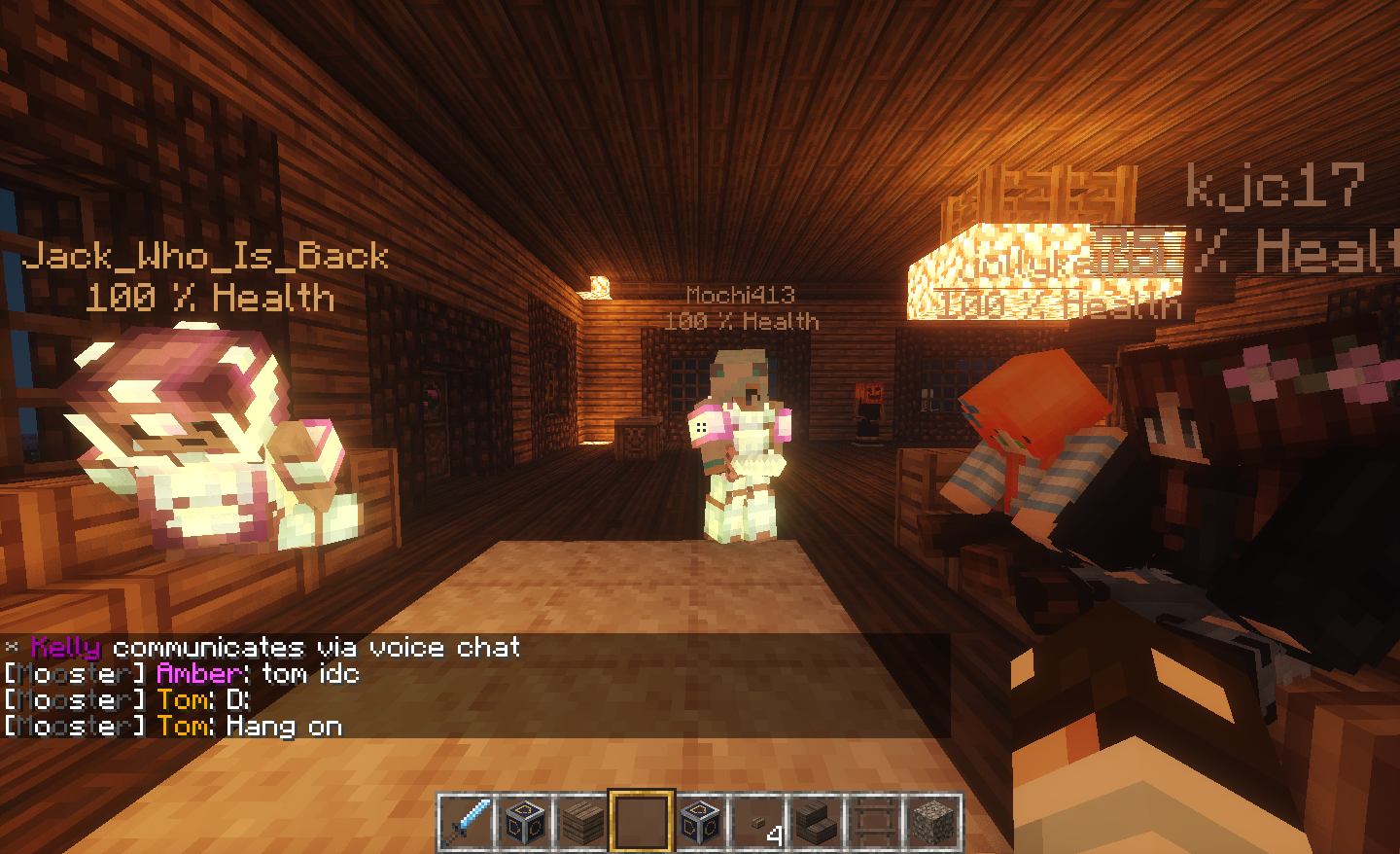Viewport: 1400px width, 854px height.
Task: Choose the wooden button stack of 4
Action: pyautogui.click(x=758, y=822)
